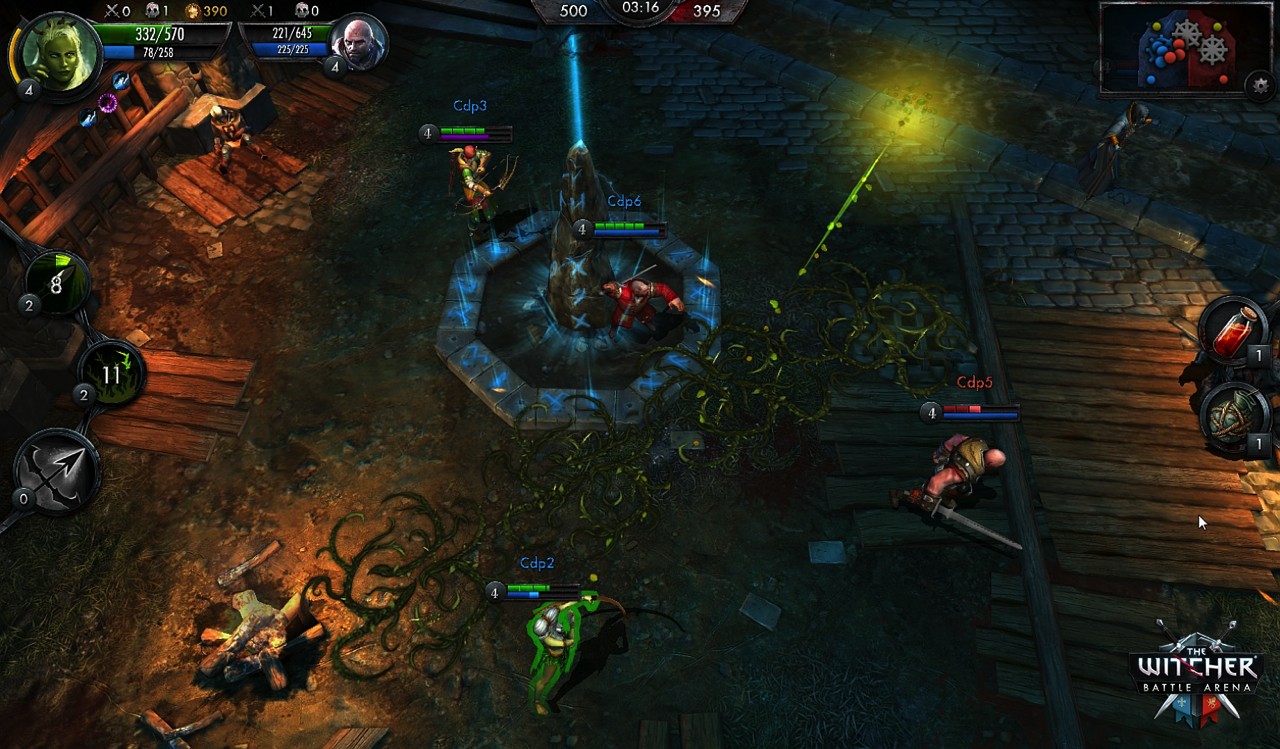Use the grey bow and arrow skill
The width and height of the screenshot is (1280, 749).
point(56,472)
